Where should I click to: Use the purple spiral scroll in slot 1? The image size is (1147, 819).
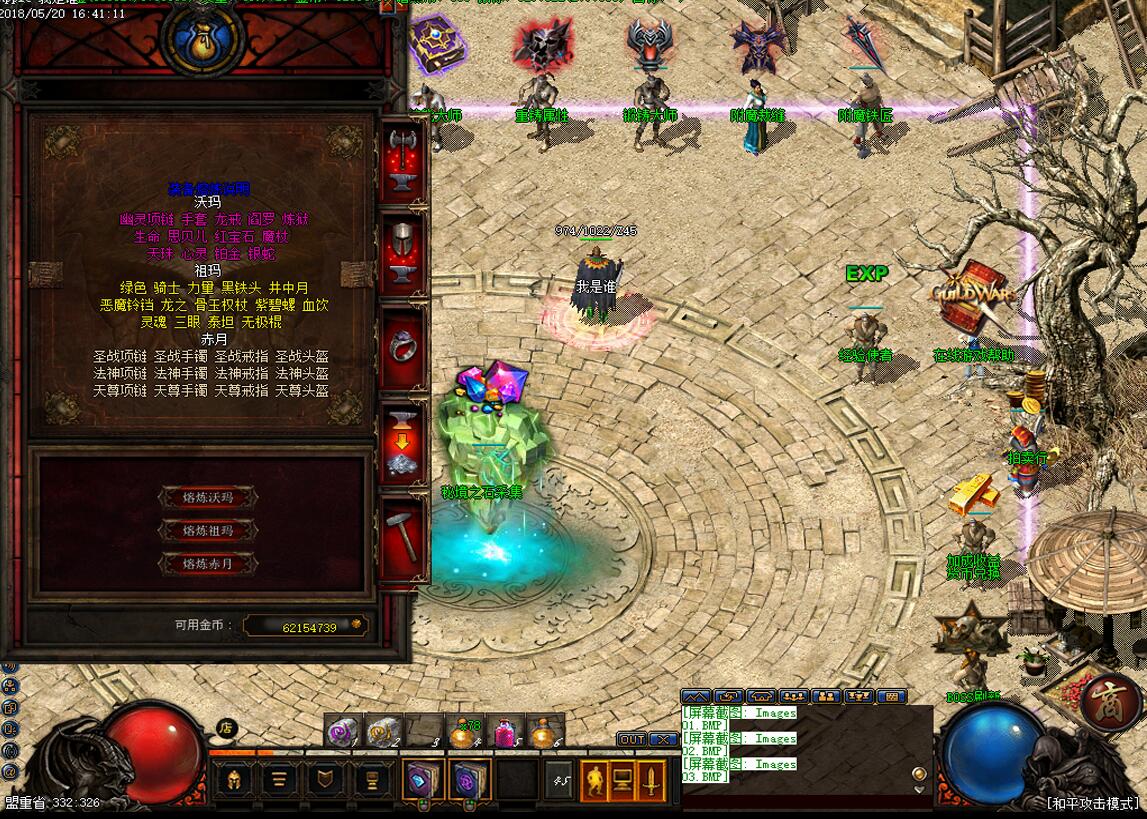[x=342, y=732]
